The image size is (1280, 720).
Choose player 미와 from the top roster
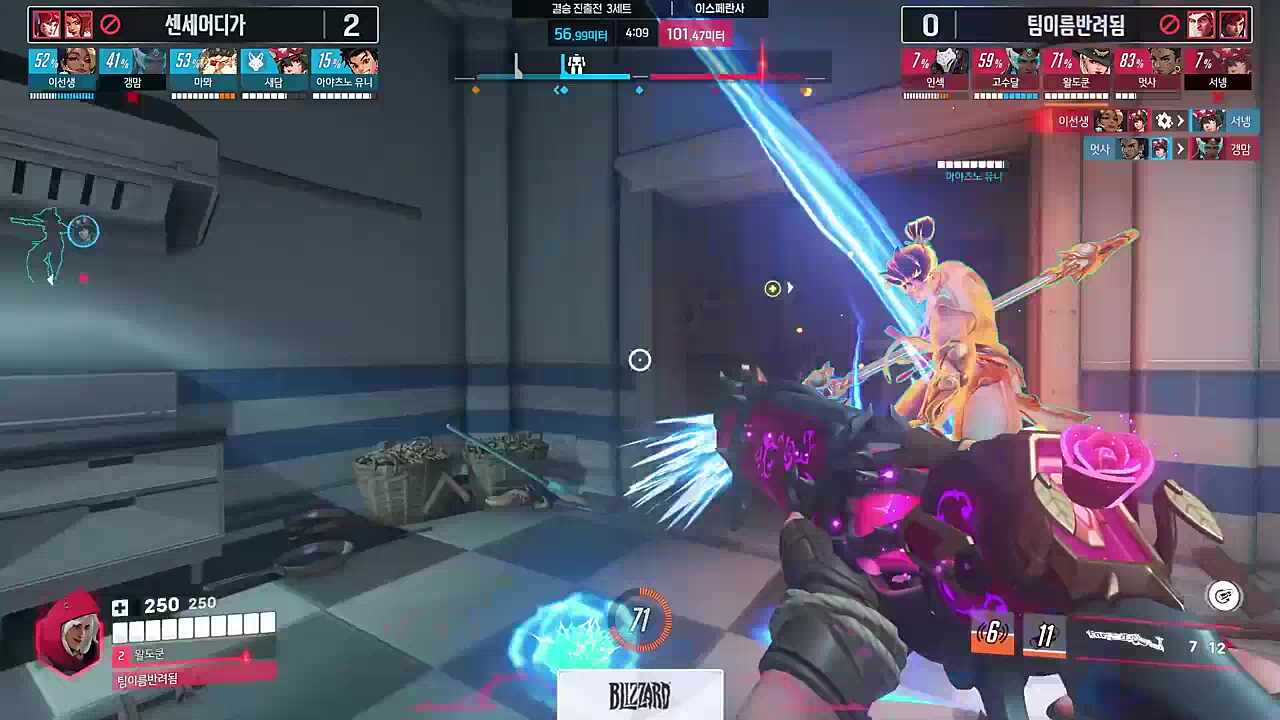tap(203, 68)
